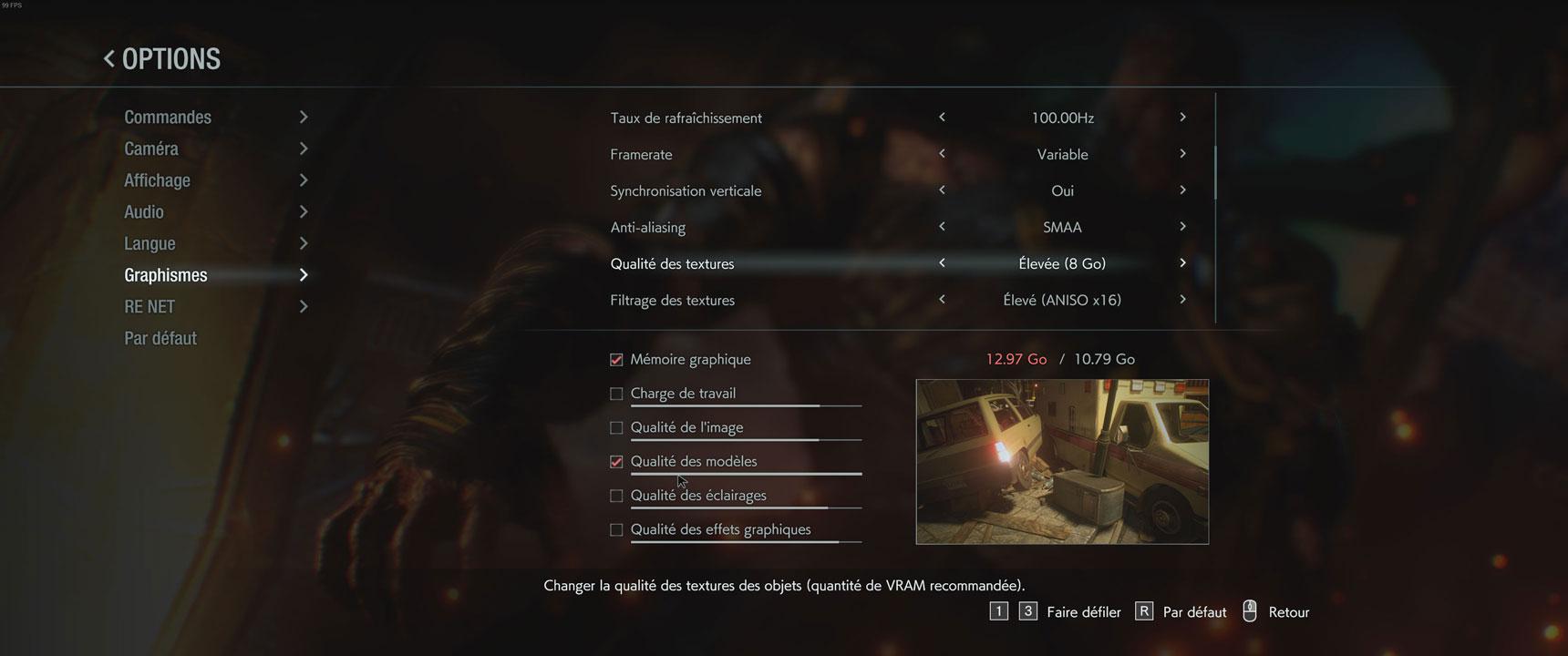Increase Qualité des textures with right arrow

(1182, 262)
